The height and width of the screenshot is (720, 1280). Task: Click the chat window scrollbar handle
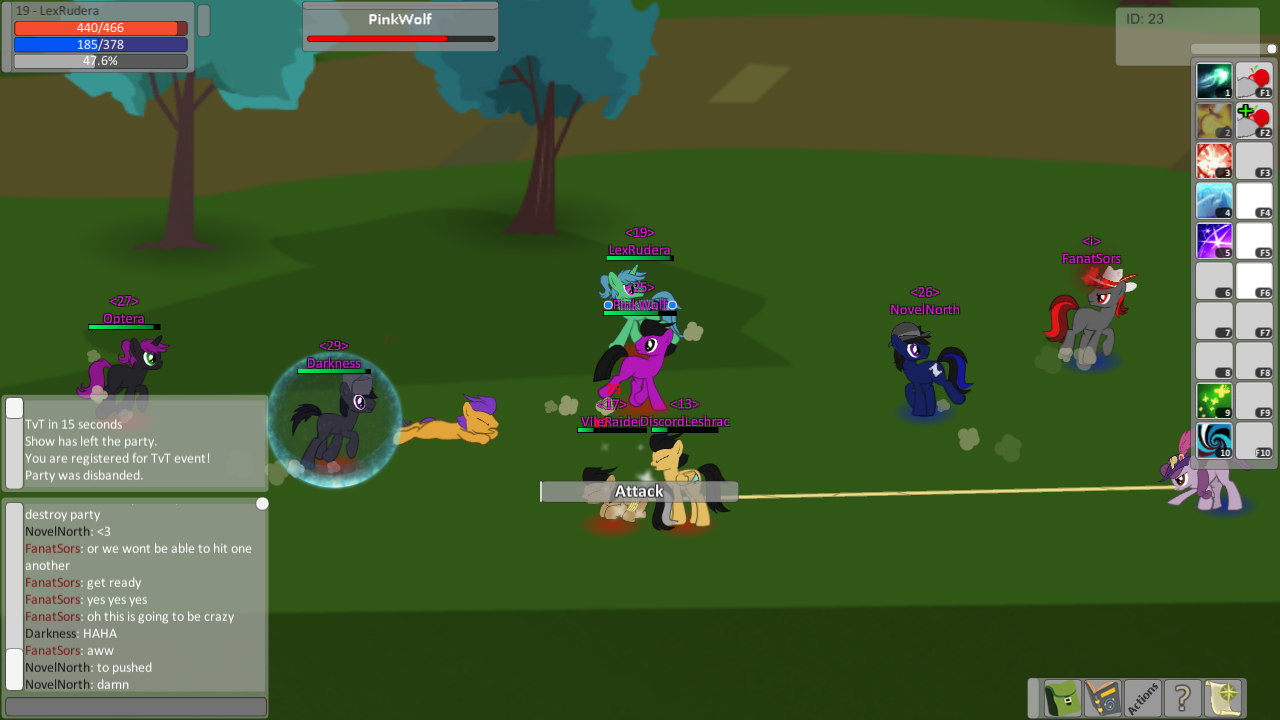(x=262, y=503)
